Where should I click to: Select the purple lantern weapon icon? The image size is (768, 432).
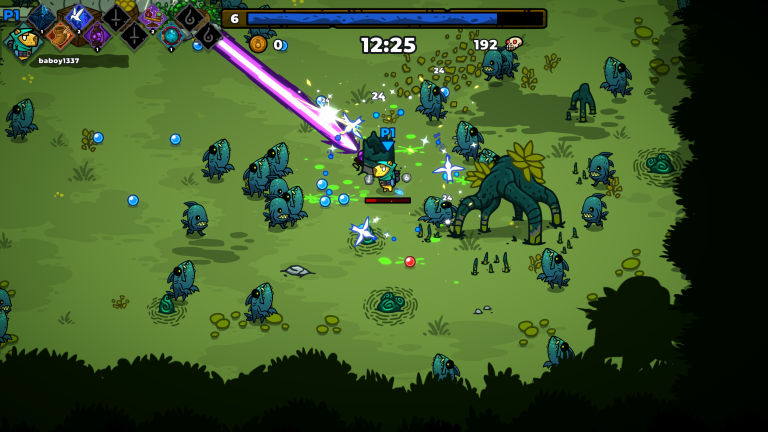click(97, 36)
